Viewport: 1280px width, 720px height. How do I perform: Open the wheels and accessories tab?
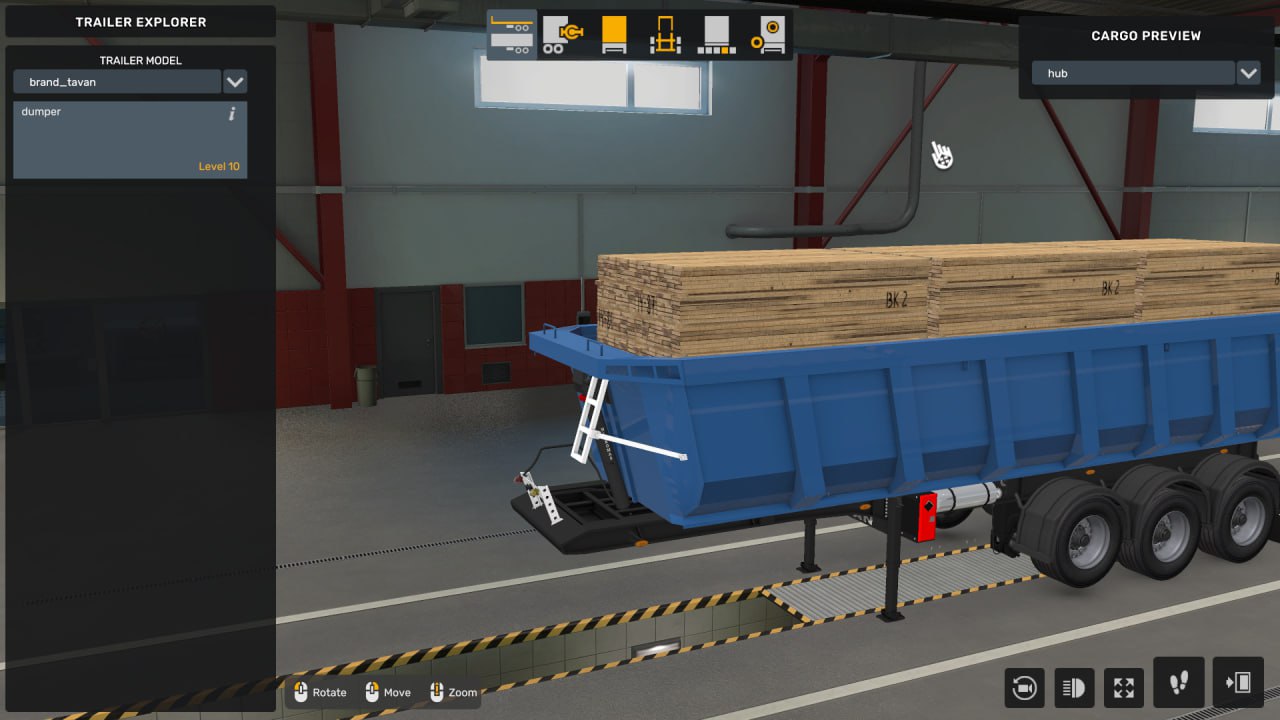pos(767,35)
